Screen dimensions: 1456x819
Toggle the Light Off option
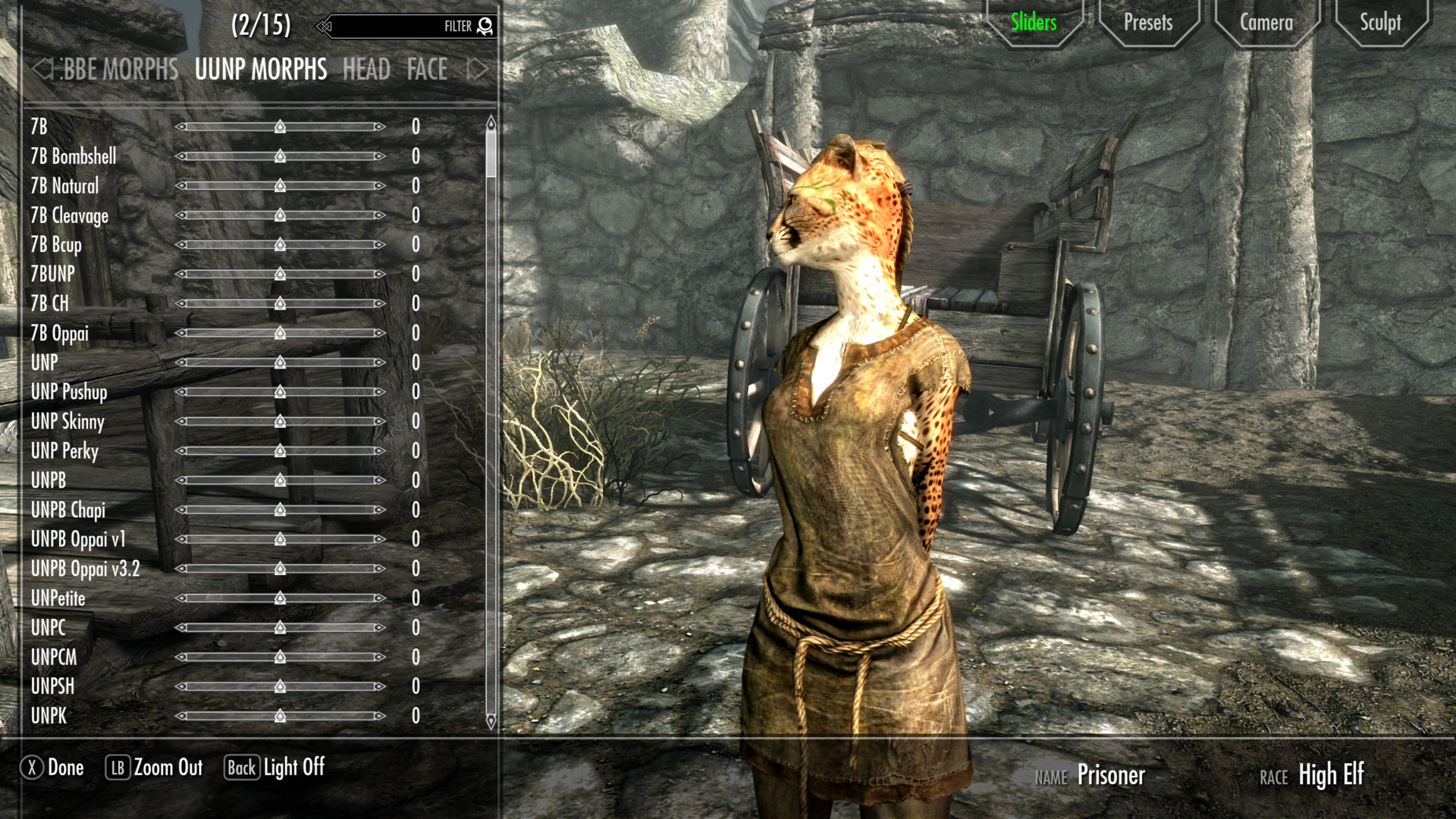[294, 768]
